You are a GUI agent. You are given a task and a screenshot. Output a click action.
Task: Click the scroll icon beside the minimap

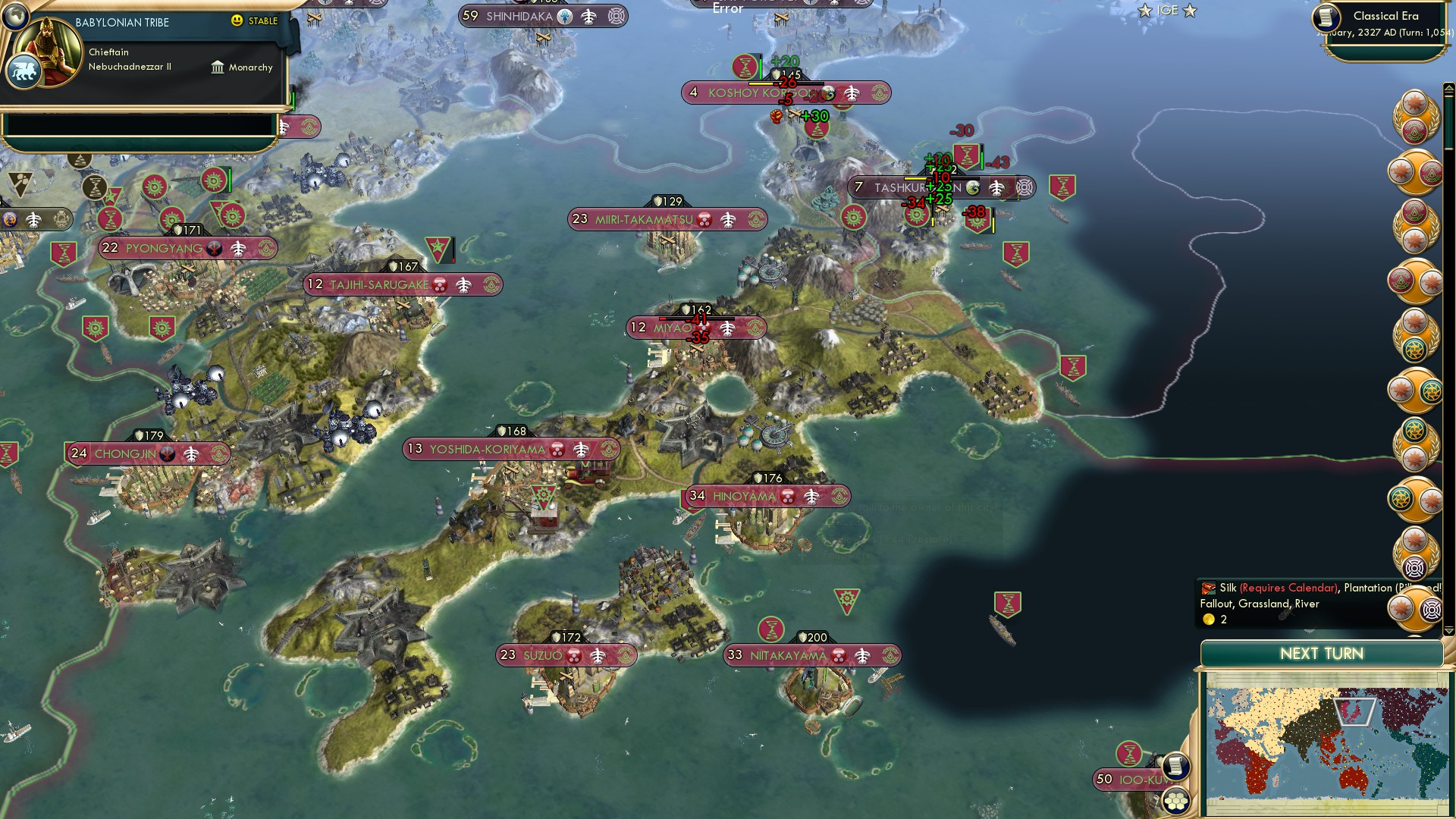coord(1175,766)
